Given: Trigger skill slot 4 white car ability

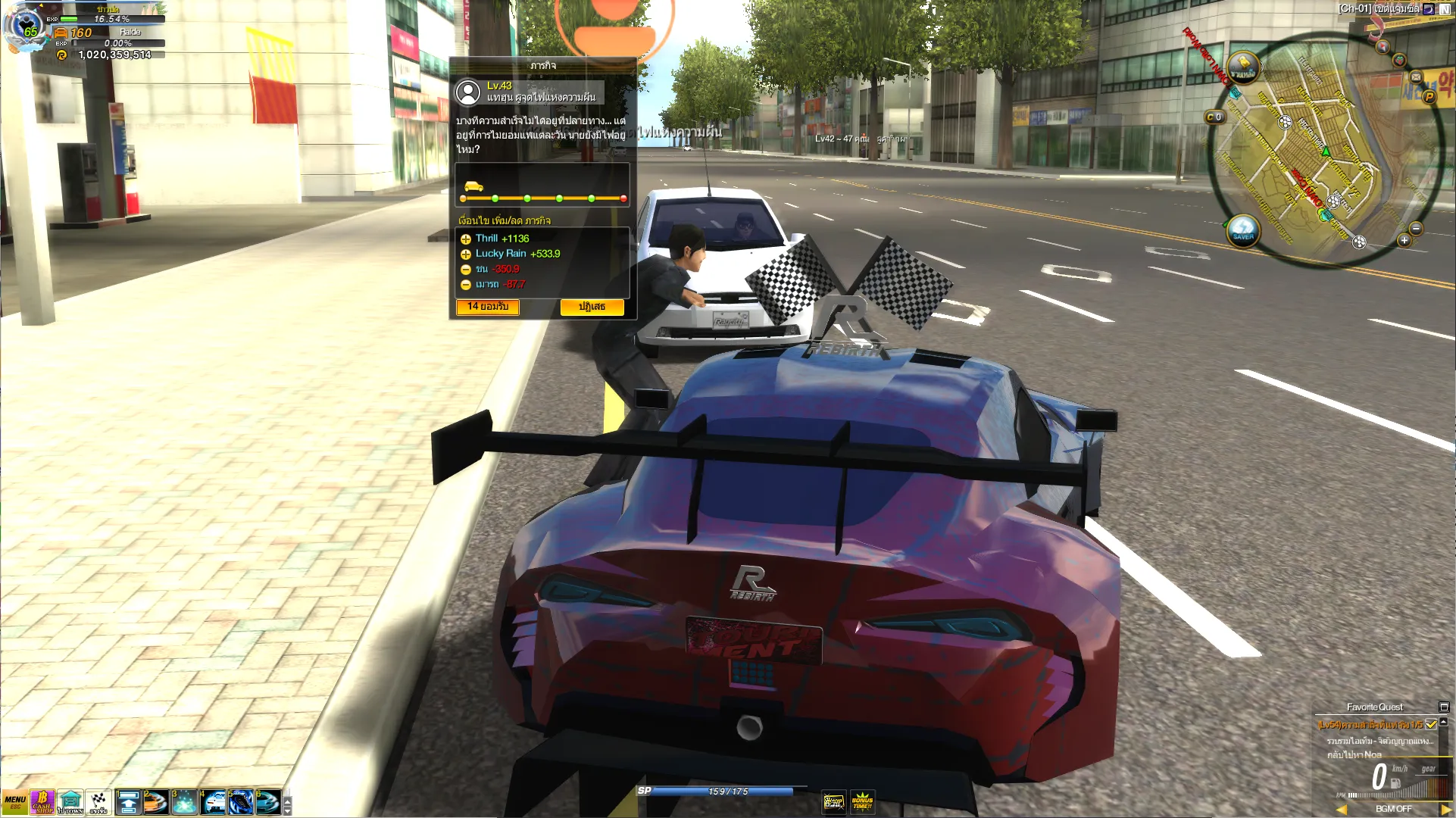Looking at the screenshot, I should (213, 802).
